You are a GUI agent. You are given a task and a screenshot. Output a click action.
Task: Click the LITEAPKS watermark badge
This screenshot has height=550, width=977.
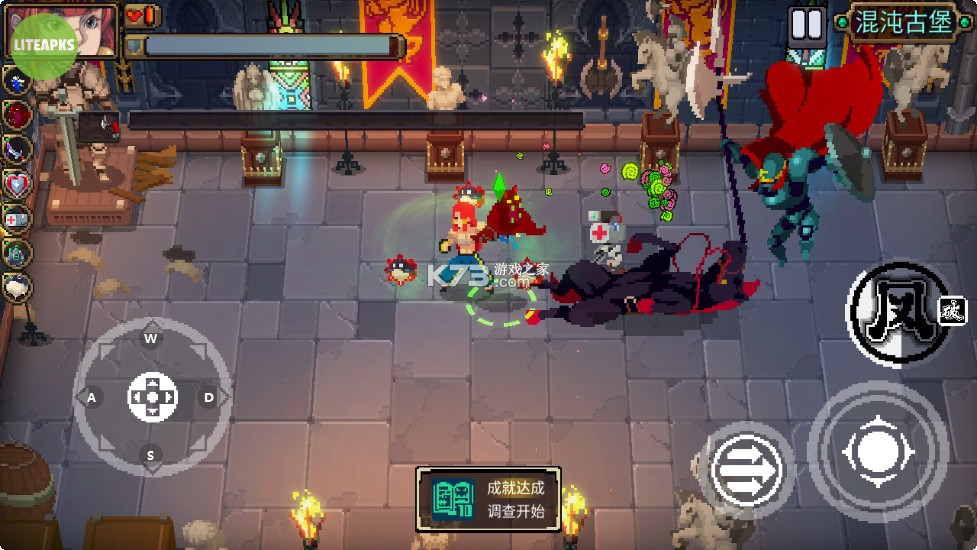(42, 47)
